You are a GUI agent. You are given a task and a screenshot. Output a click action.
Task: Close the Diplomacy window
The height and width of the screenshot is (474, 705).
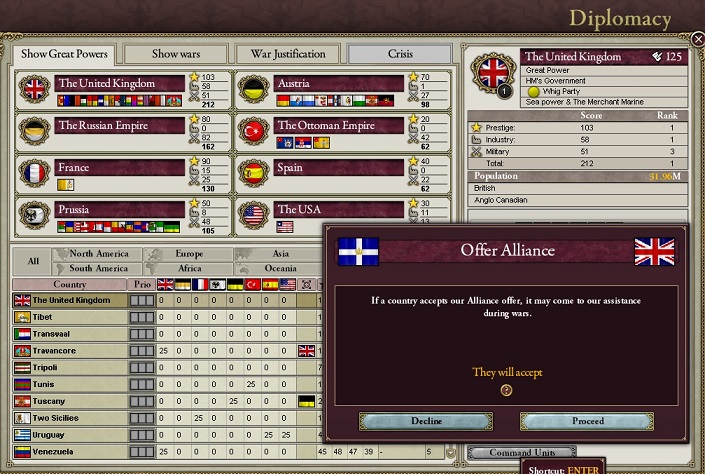click(697, 39)
